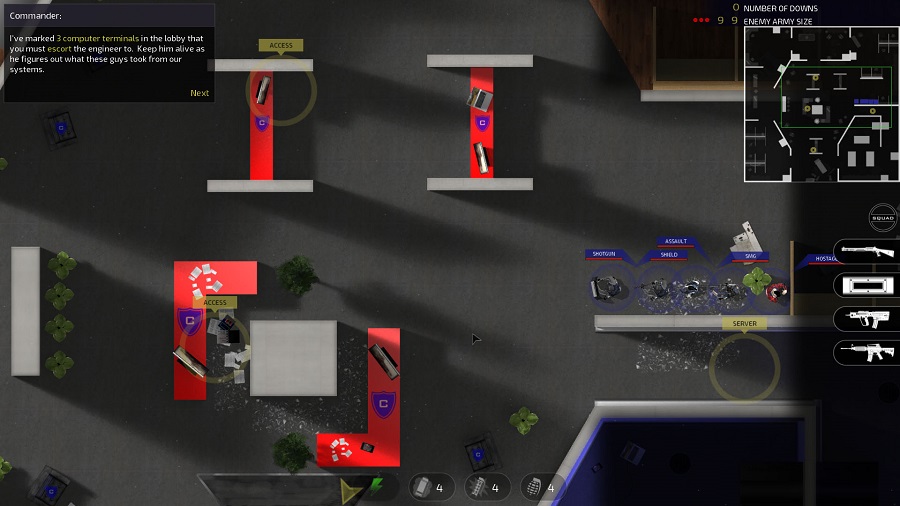Click the minimap
This screenshot has width=900, height=506.
click(x=821, y=103)
